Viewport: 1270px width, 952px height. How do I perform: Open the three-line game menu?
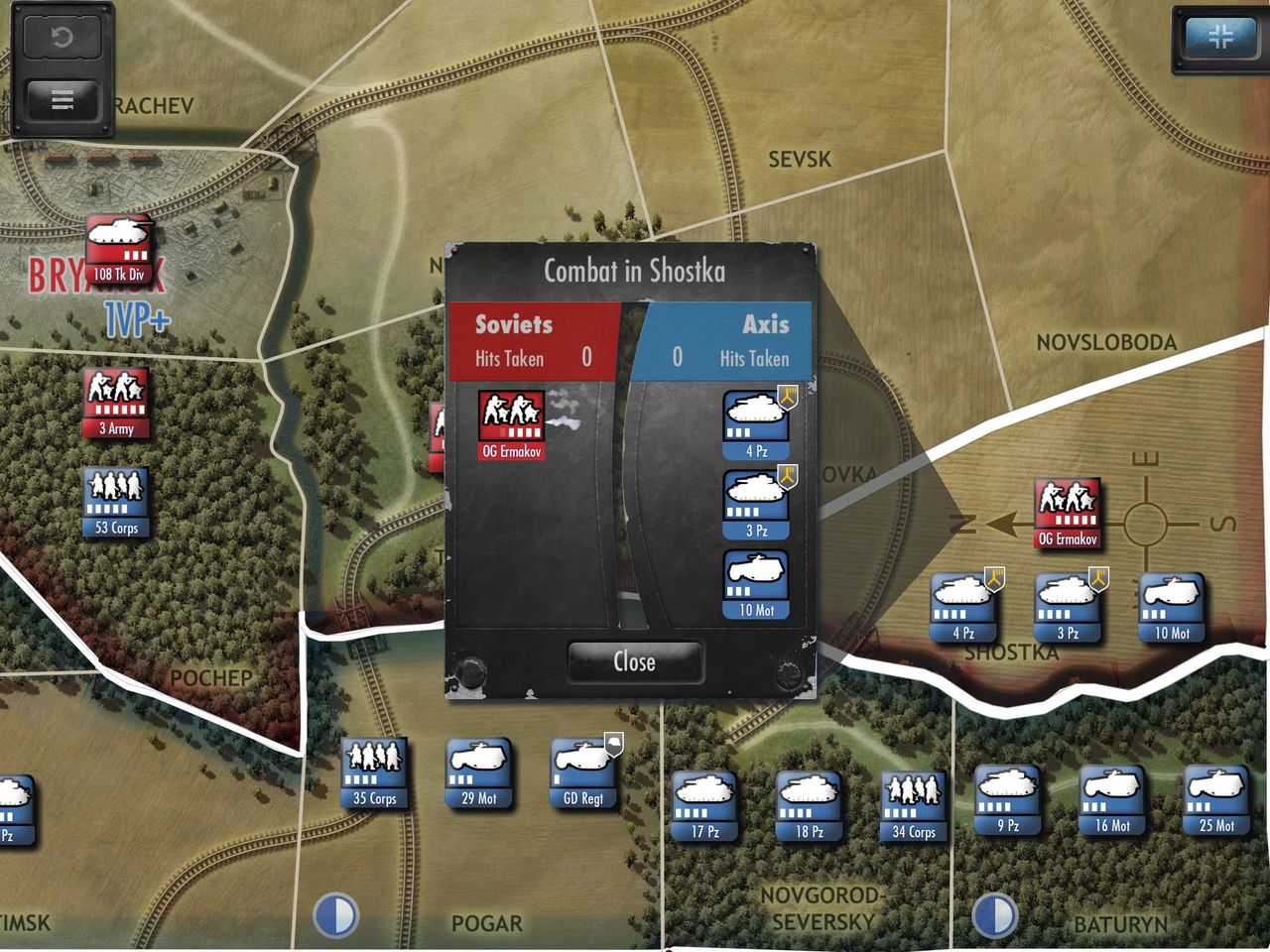pos(62,100)
